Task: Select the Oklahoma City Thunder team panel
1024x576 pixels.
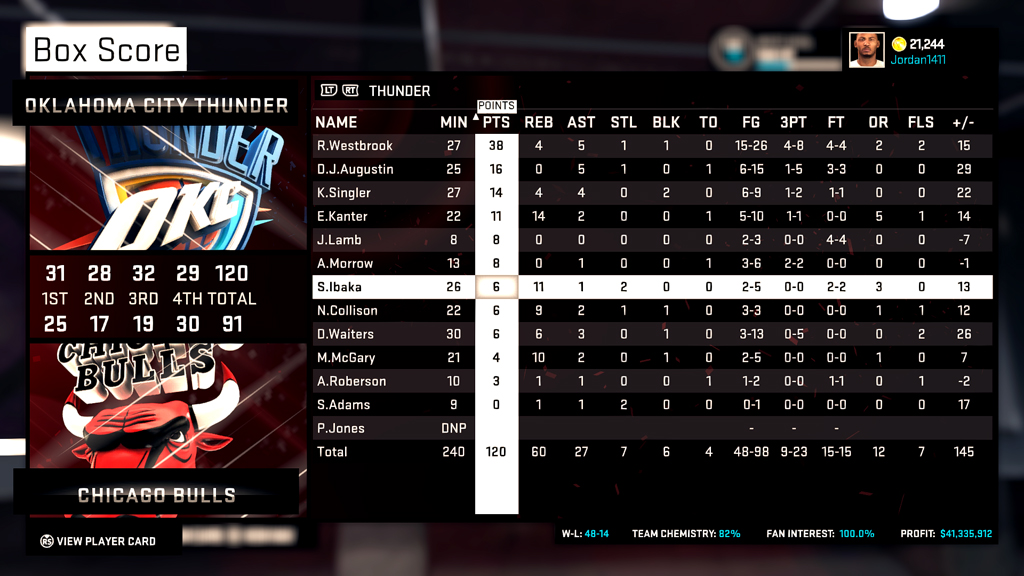Action: [157, 105]
